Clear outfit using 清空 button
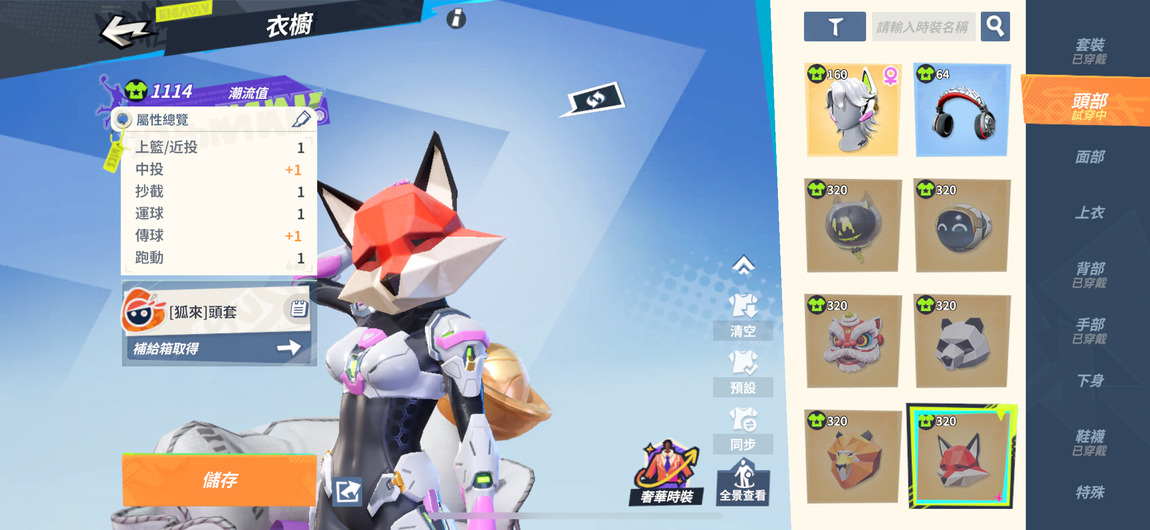1150x530 pixels. pyautogui.click(x=743, y=315)
